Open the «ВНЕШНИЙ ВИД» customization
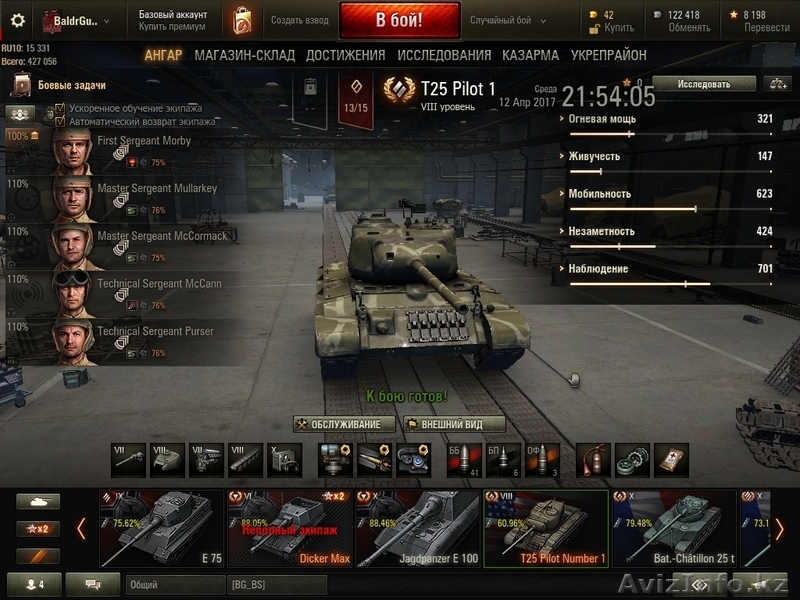 pos(454,424)
